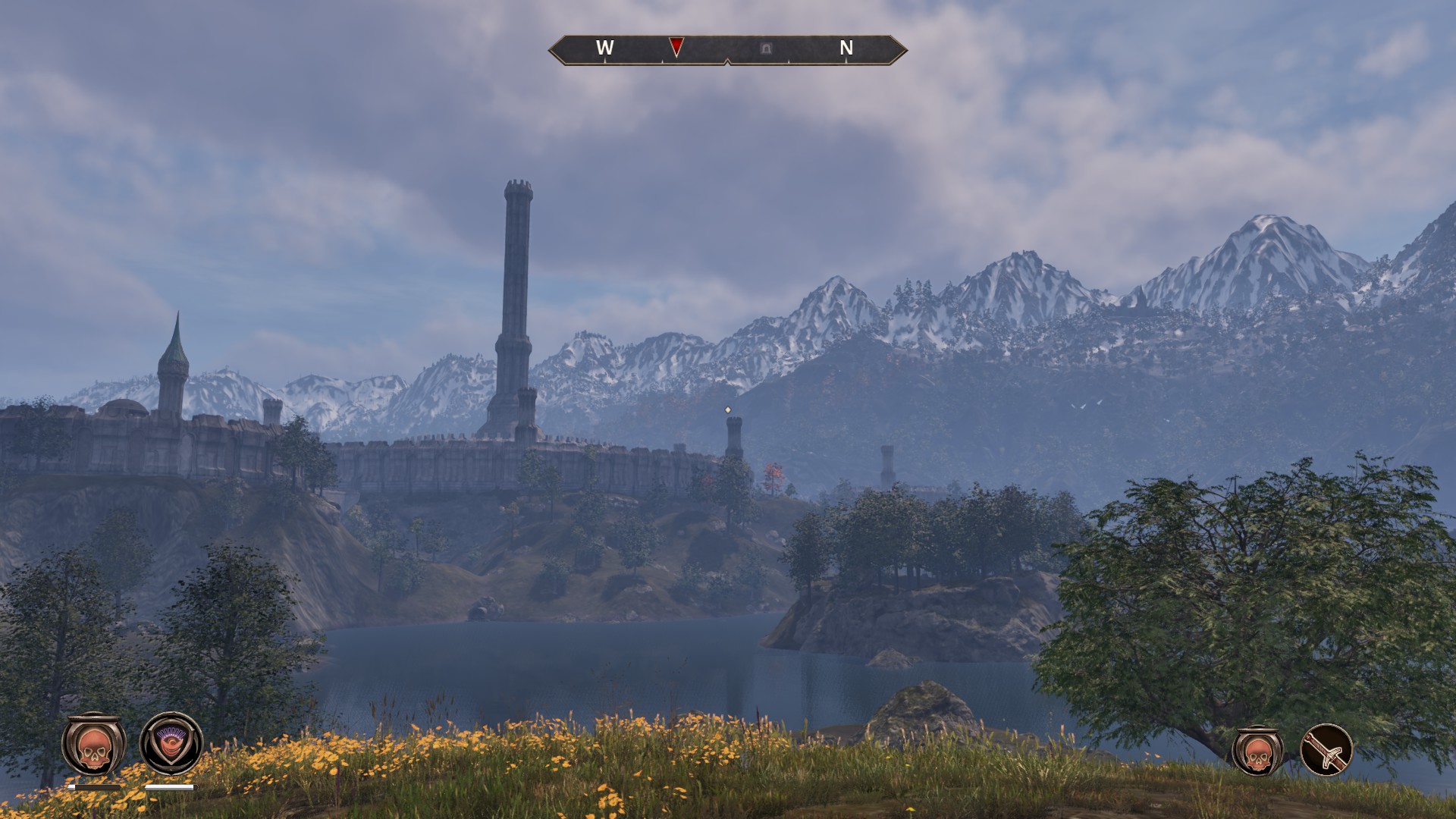This screenshot has width=1456, height=819.
Task: Select the equipped sword weapon icon
Action: click(1326, 750)
